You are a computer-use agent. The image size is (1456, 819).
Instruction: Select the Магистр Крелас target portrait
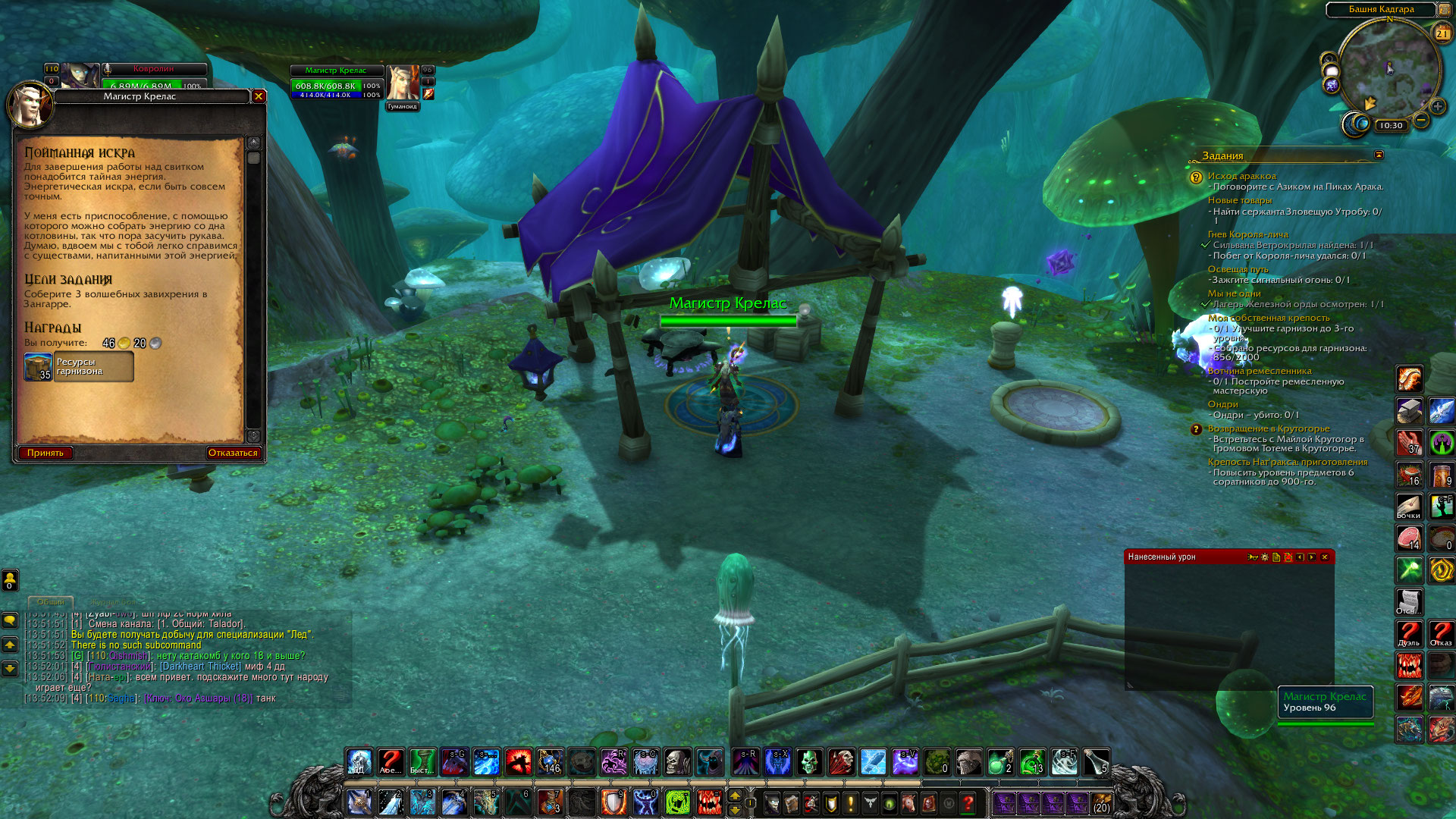[x=402, y=82]
